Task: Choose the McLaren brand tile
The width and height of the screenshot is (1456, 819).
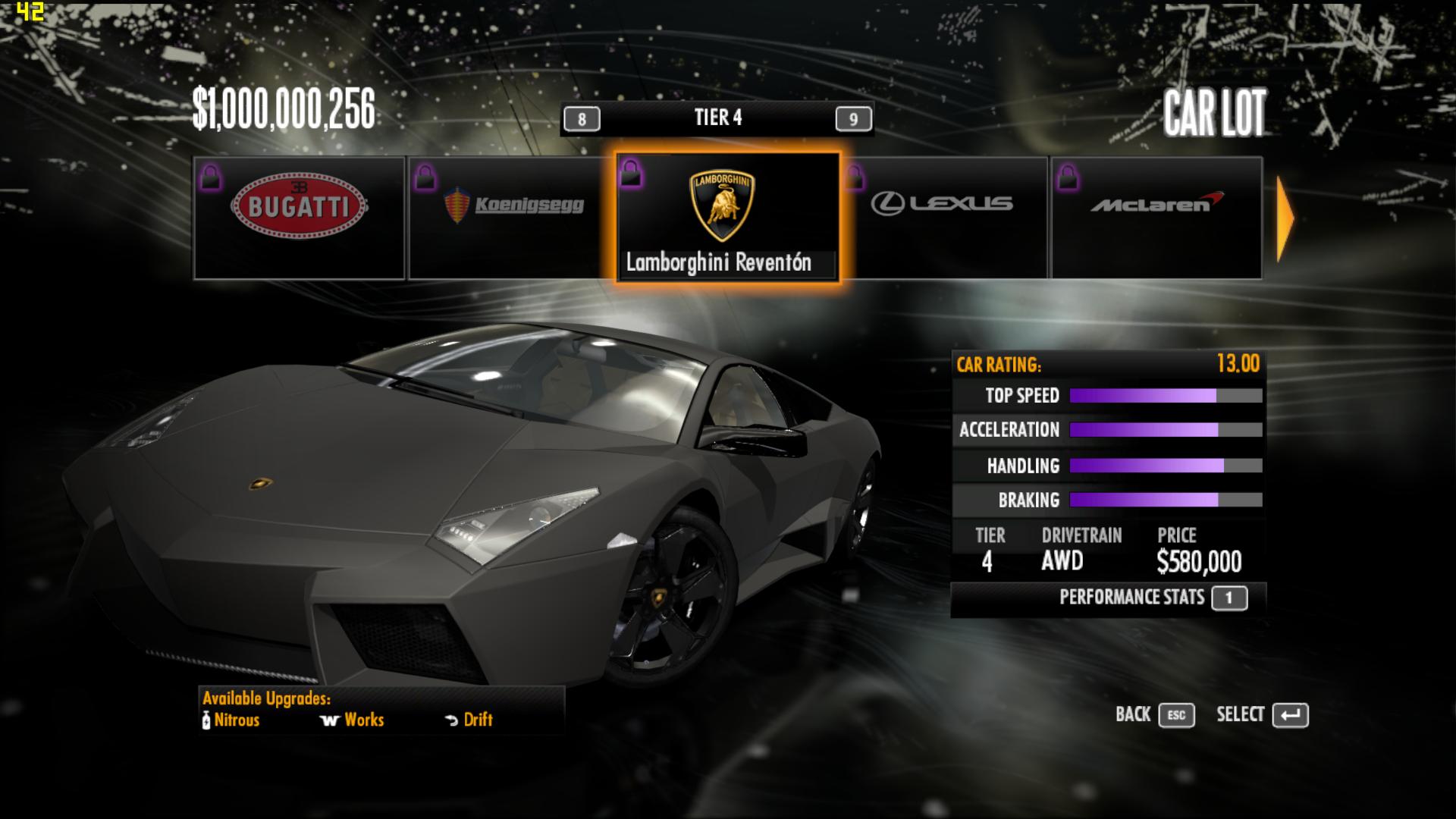Action: click(x=1156, y=218)
